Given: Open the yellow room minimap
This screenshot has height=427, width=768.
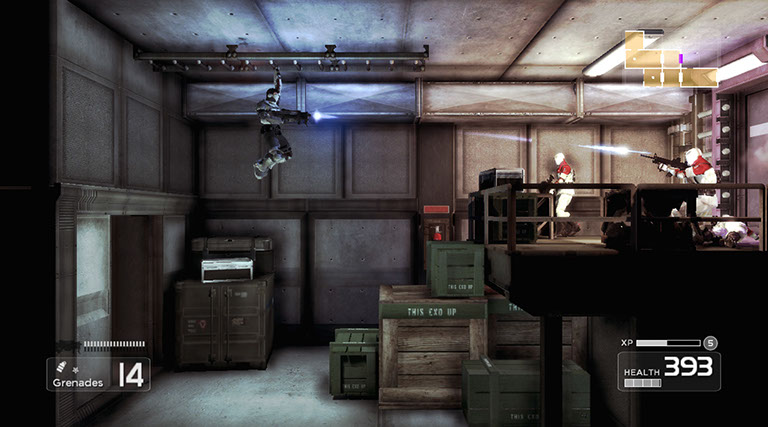Looking at the screenshot, I should point(671,59).
